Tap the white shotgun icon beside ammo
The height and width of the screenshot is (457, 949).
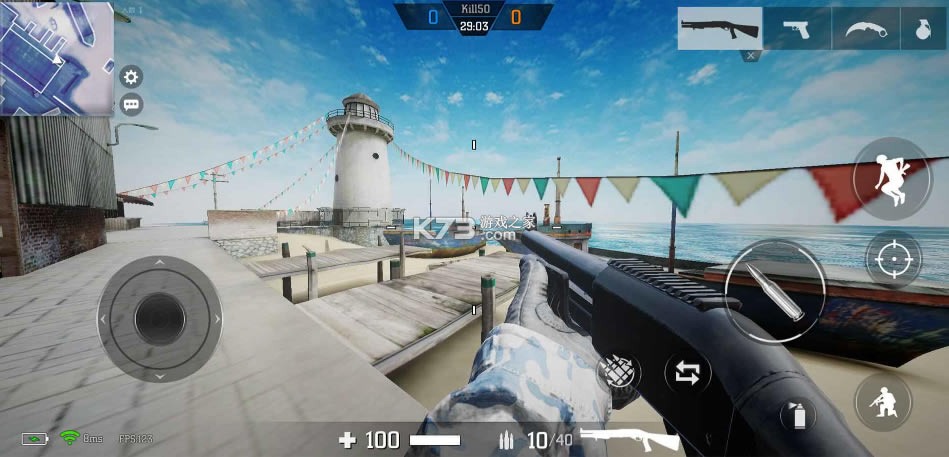point(629,440)
